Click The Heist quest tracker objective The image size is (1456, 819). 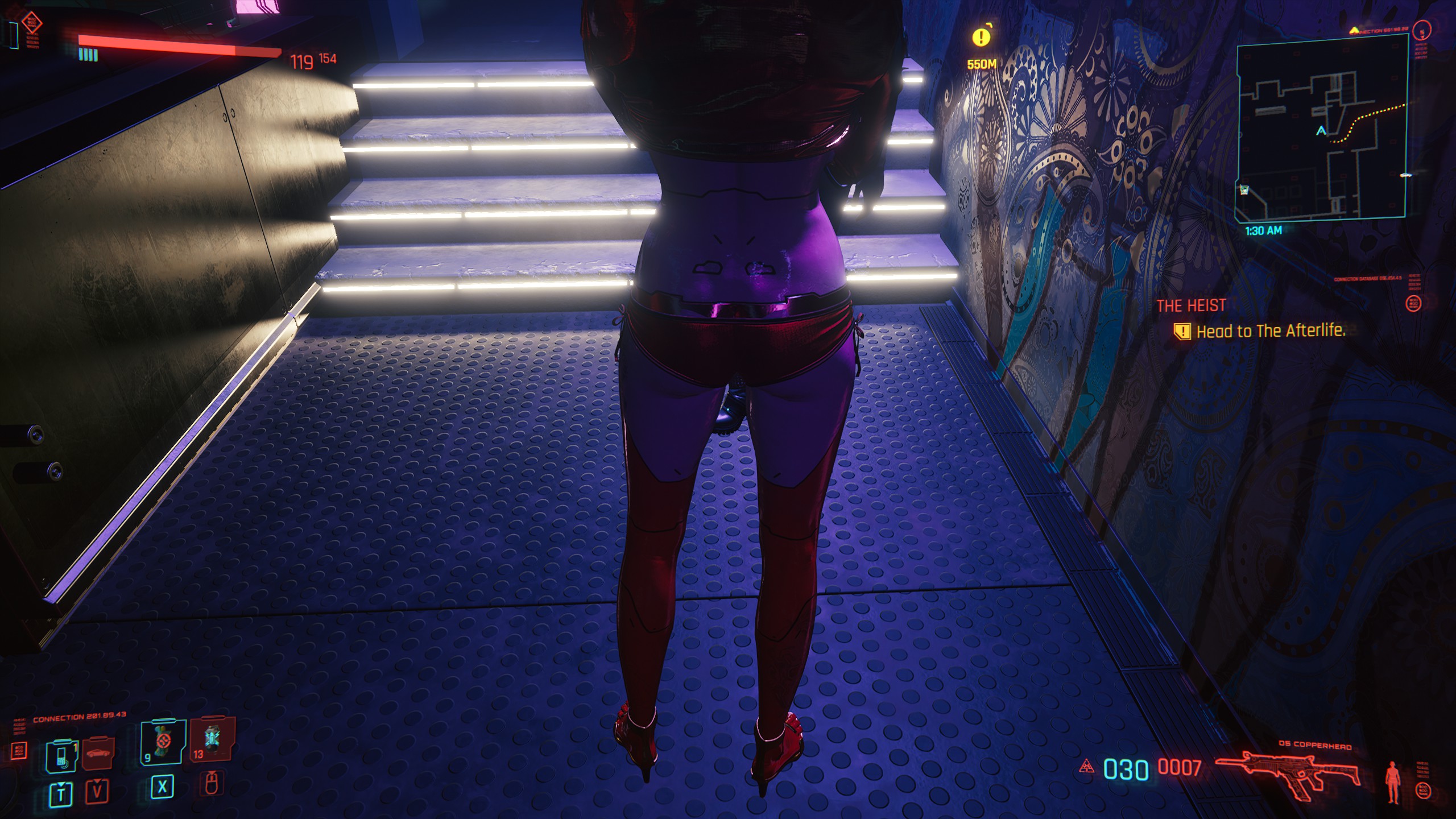(1271, 331)
